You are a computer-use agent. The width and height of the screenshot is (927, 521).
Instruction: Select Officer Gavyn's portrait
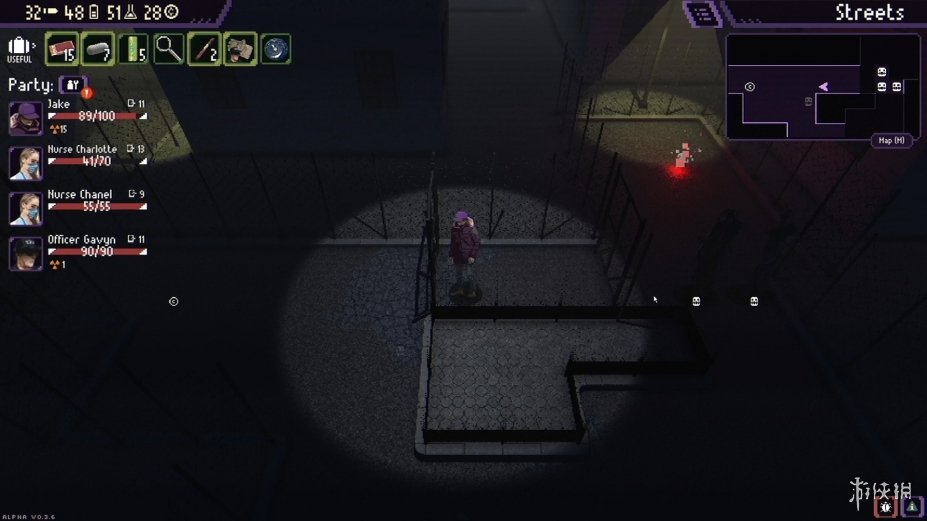[x=25, y=253]
